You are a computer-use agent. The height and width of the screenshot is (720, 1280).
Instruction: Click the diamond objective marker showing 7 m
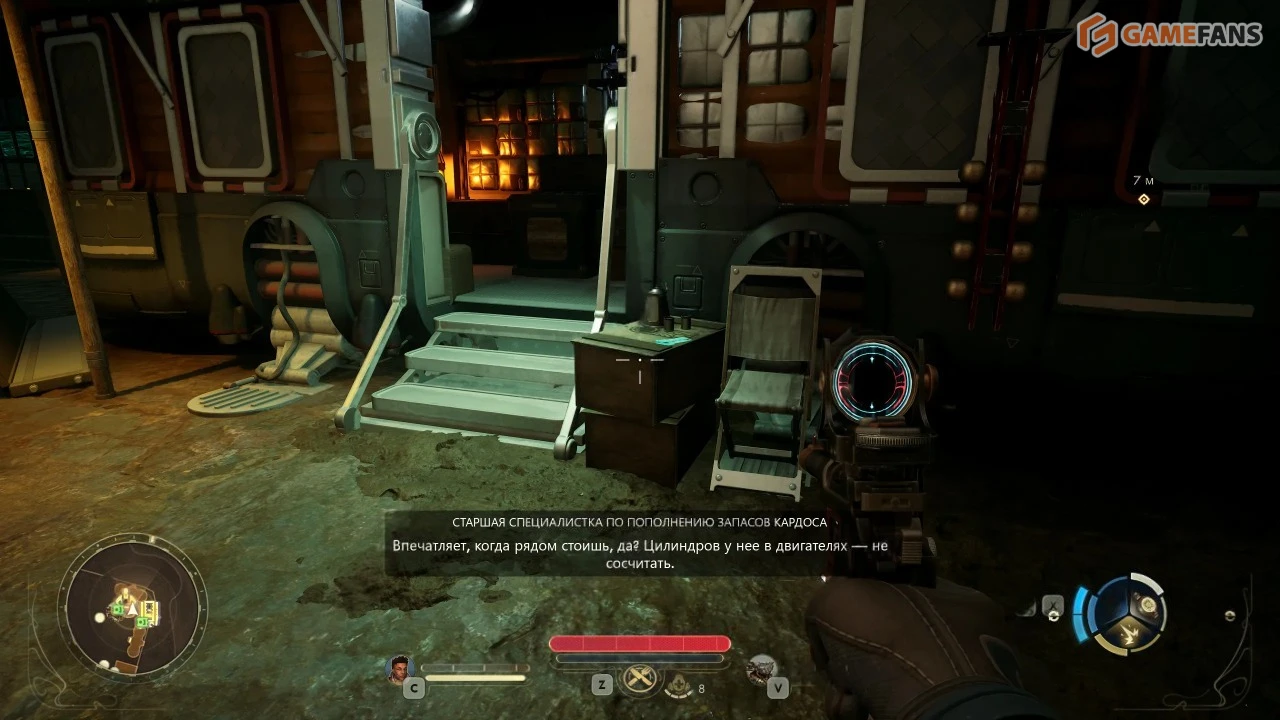click(x=1144, y=199)
